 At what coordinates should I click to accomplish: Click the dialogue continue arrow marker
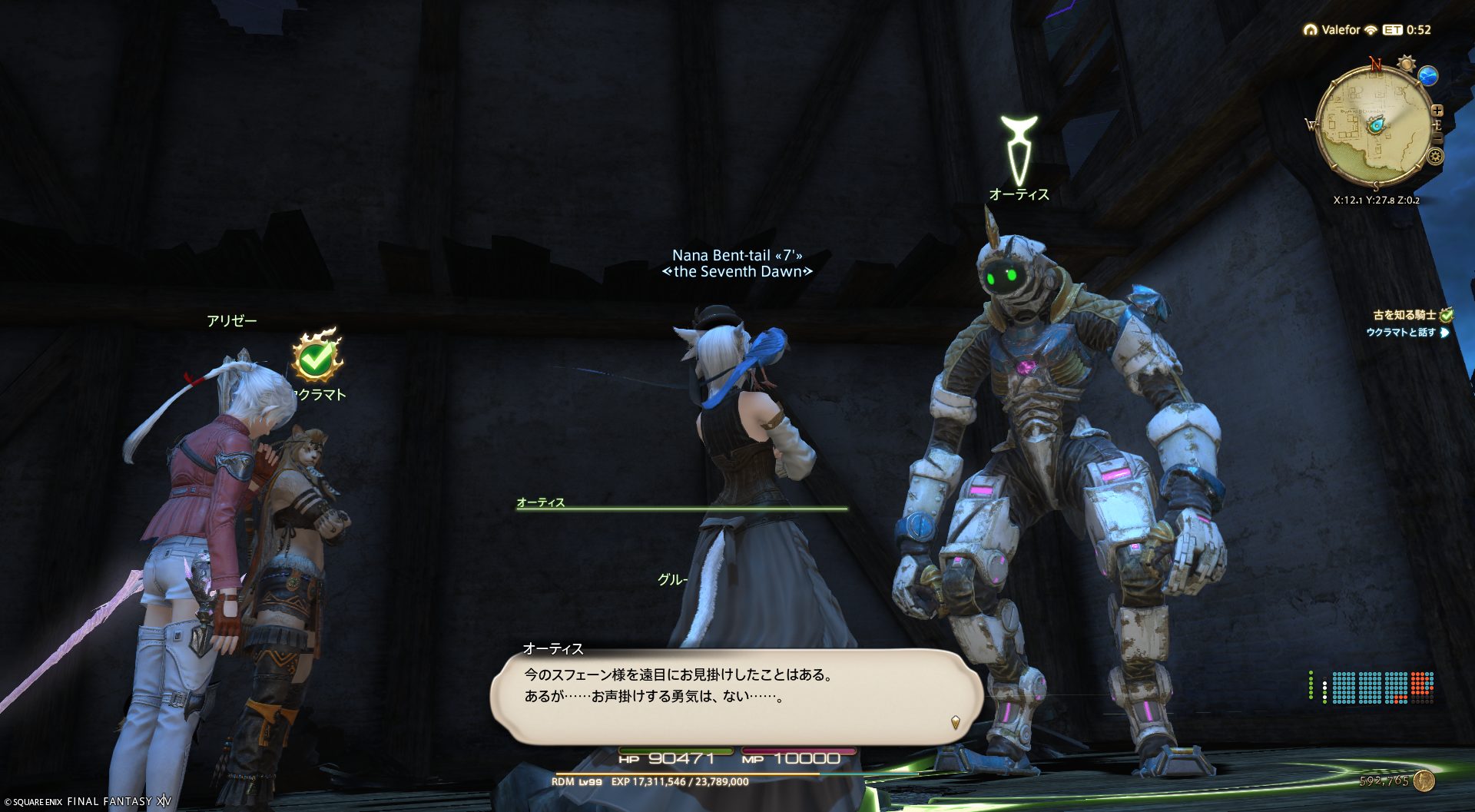coord(955,722)
